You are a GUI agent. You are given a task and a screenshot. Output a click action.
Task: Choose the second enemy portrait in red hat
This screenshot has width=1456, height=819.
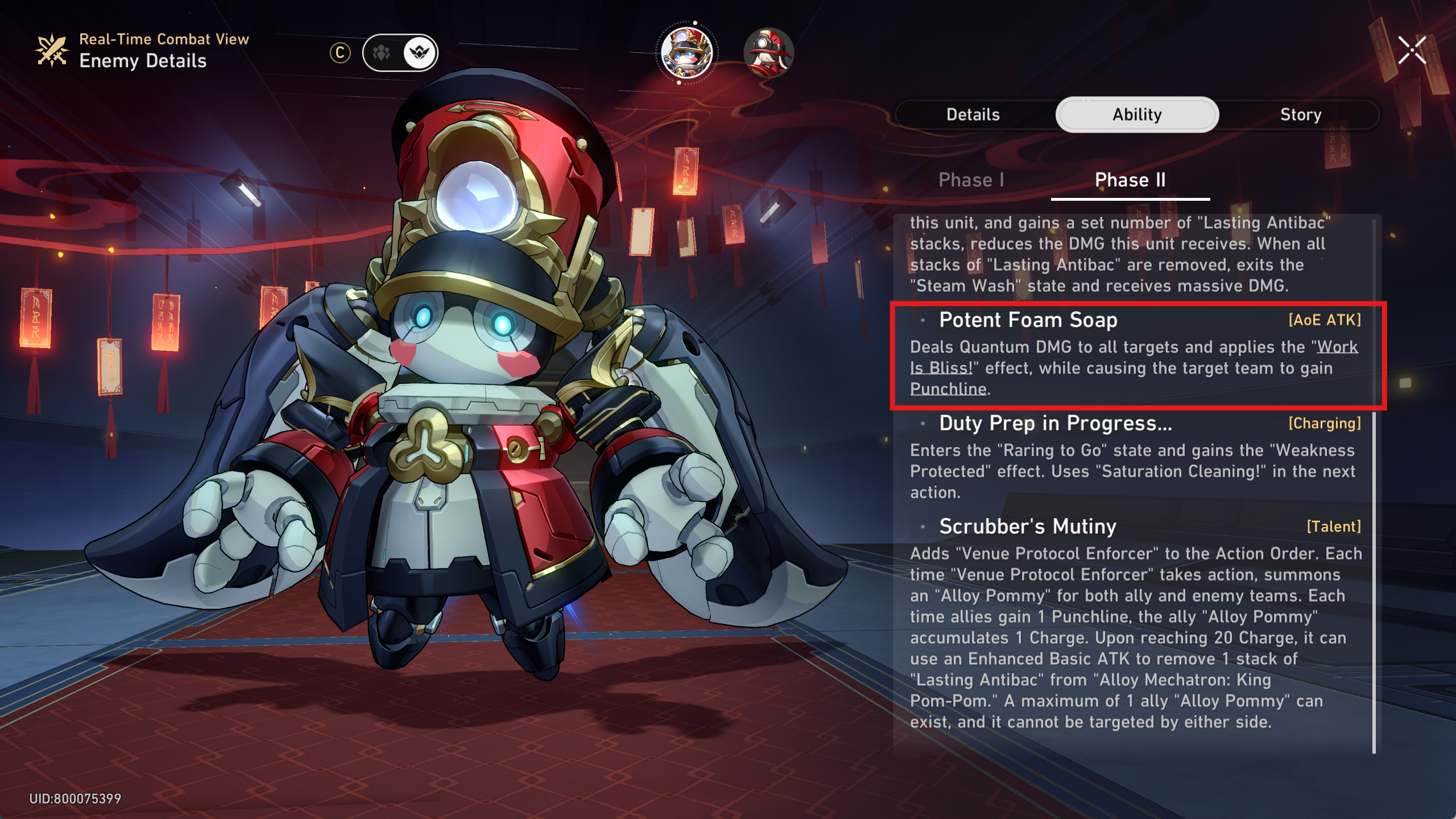coord(768,53)
